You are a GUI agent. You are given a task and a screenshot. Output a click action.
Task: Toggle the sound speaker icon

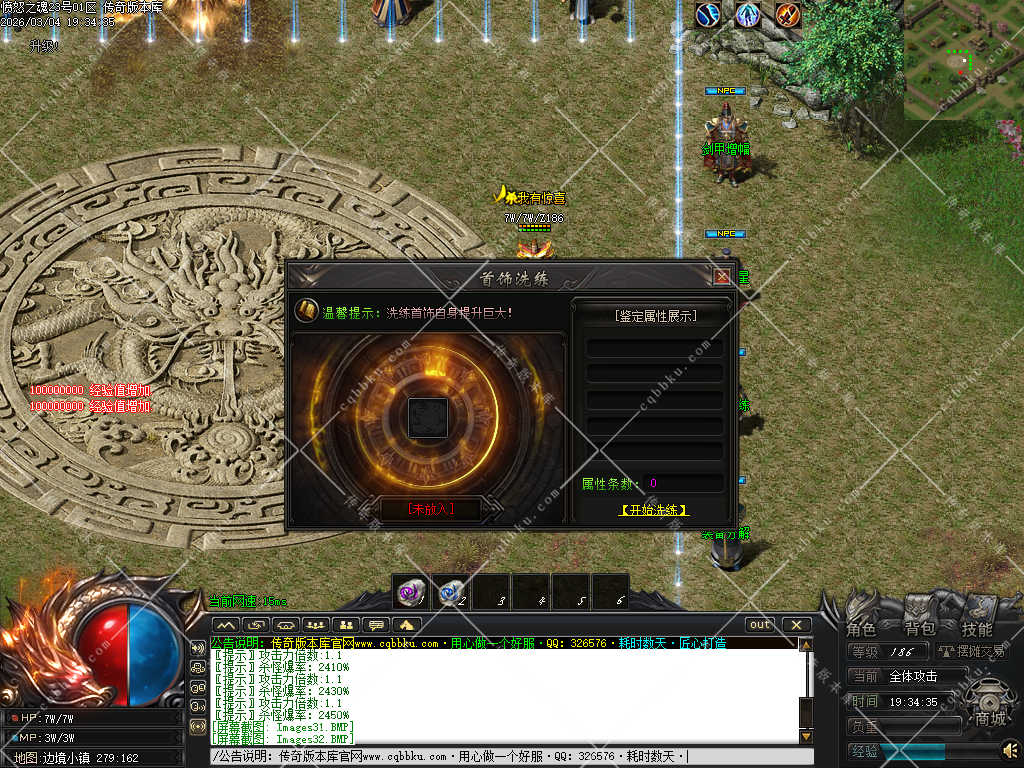click(x=1010, y=748)
